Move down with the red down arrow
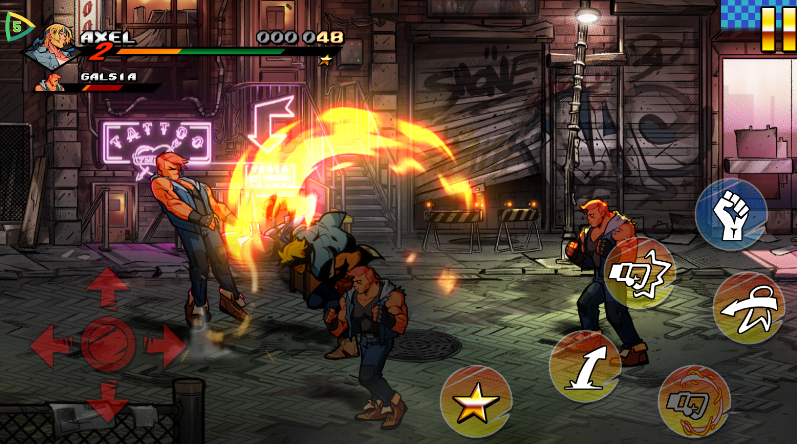 point(107,398)
